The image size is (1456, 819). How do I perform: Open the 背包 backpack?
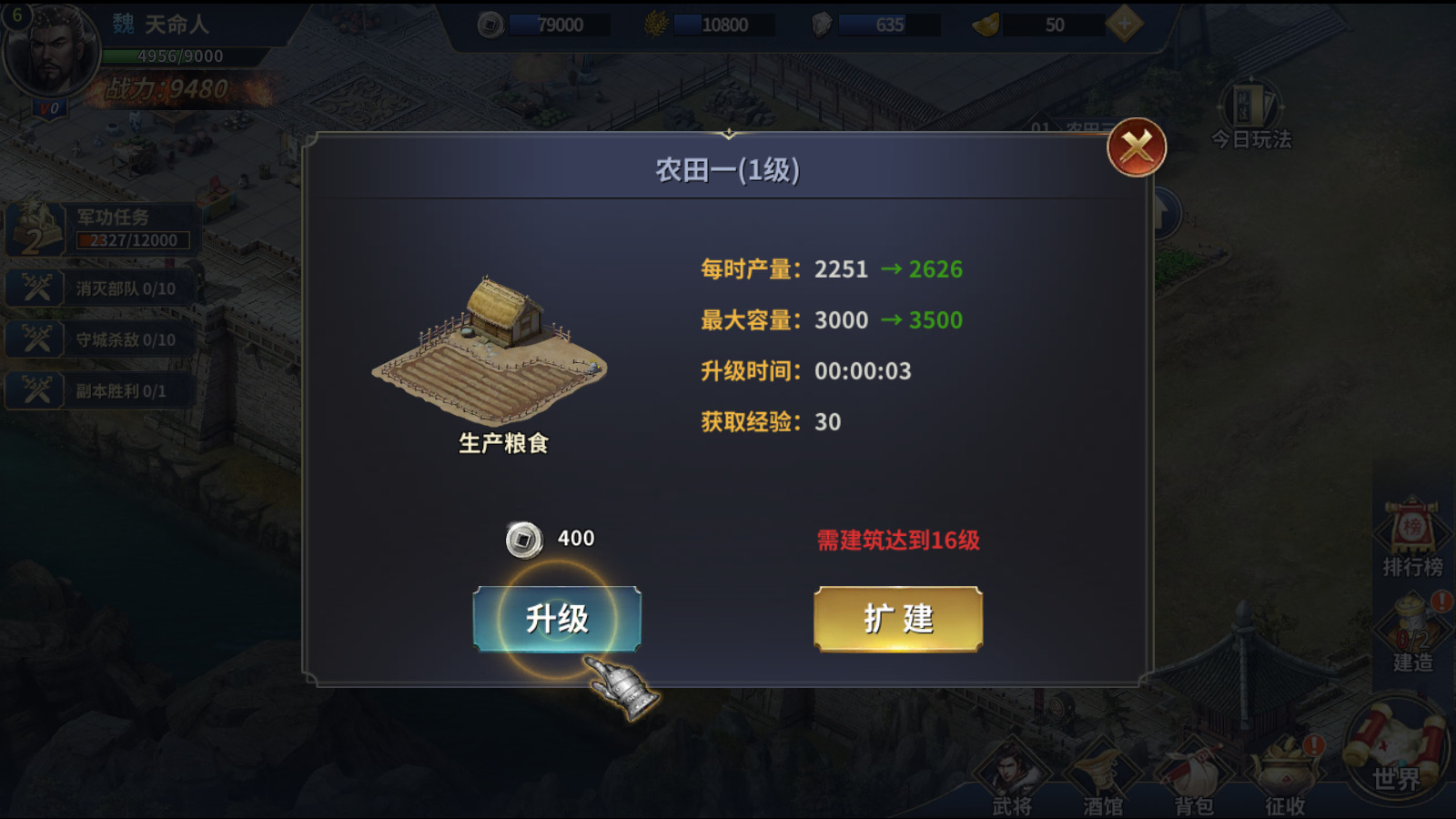1193,778
